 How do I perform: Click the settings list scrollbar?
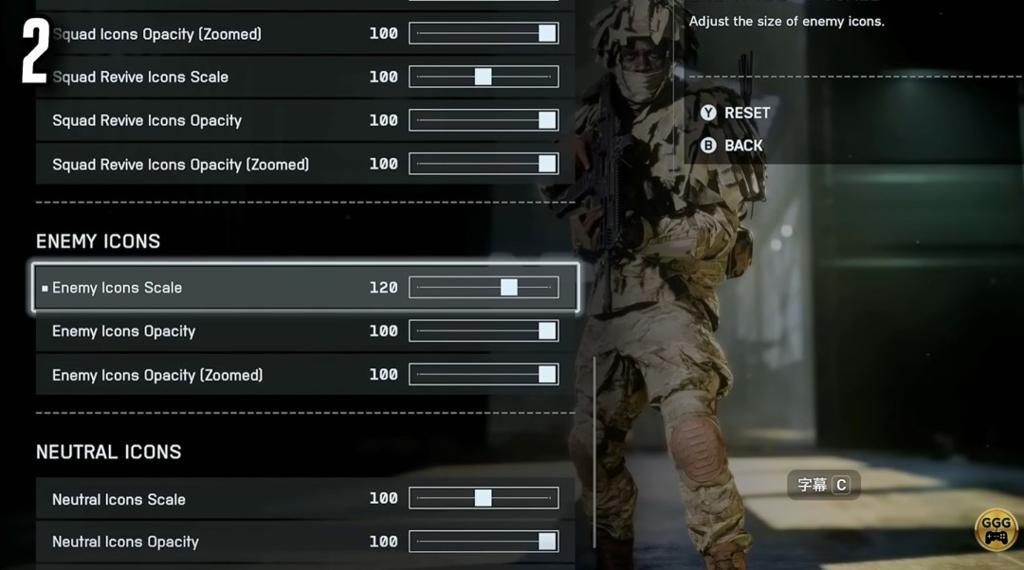click(x=595, y=452)
